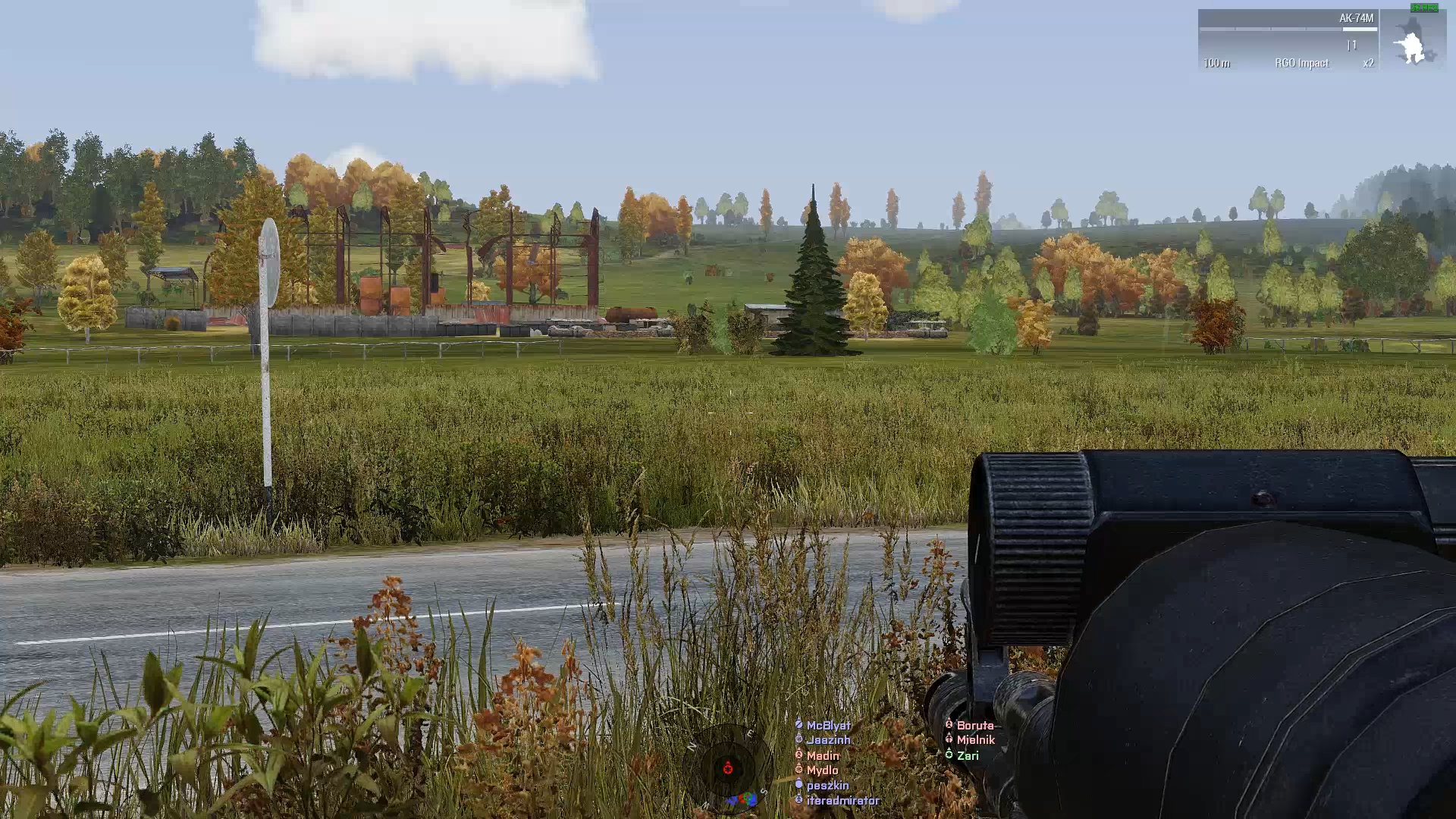The height and width of the screenshot is (819, 1456).
Task: Click the kneeling soldier stance indicator
Action: [x=1412, y=42]
